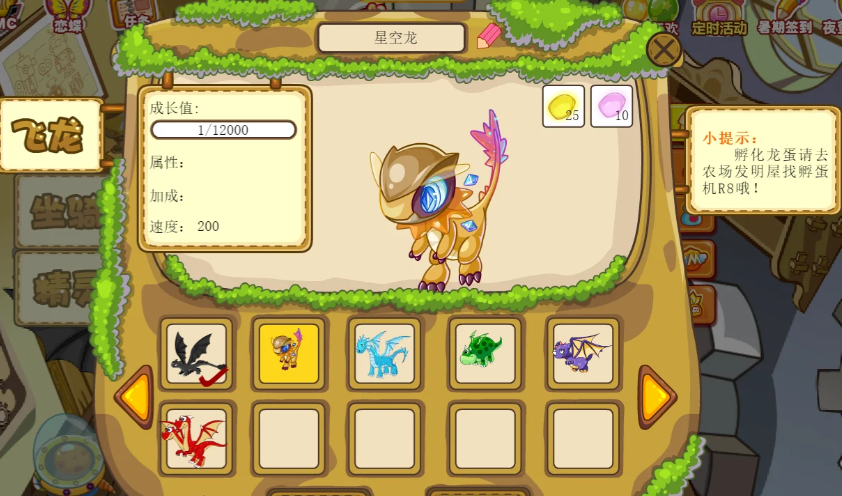The height and width of the screenshot is (496, 842).
Task: Choose the red dragon slot
Action: pyautogui.click(x=196, y=438)
